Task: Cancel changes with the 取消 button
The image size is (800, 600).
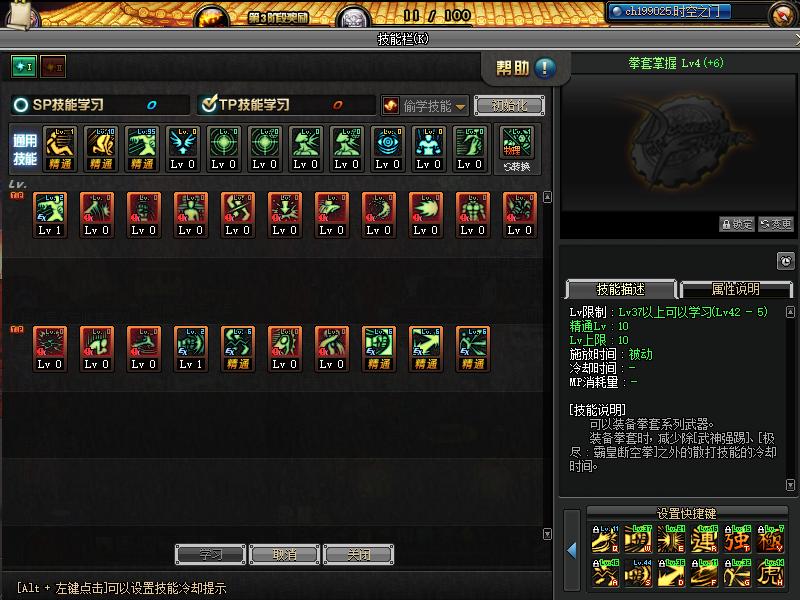Action: pyautogui.click(x=285, y=554)
